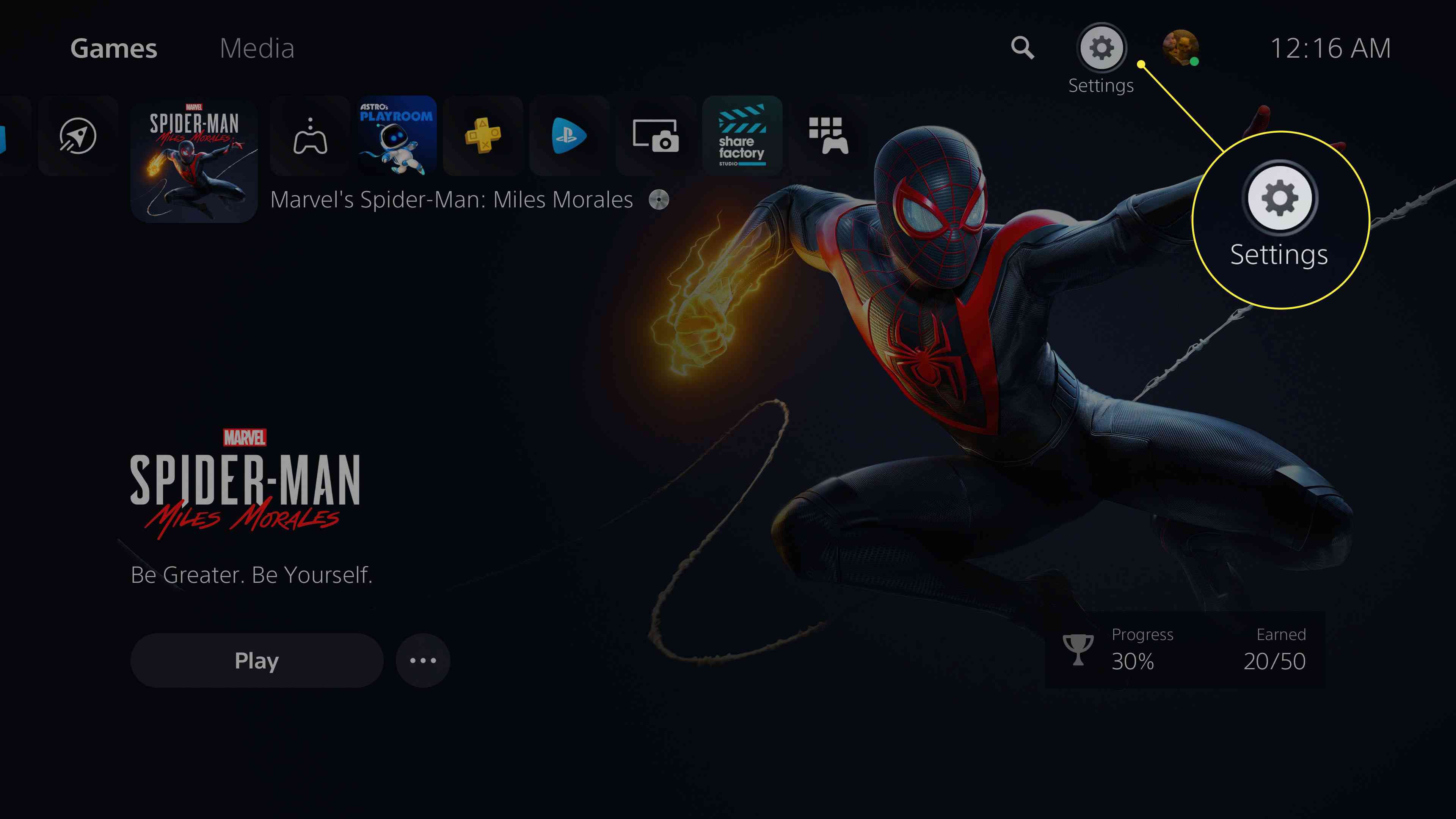This screenshot has width=1456, height=819.
Task: Open the trophy progress card
Action: click(1185, 650)
